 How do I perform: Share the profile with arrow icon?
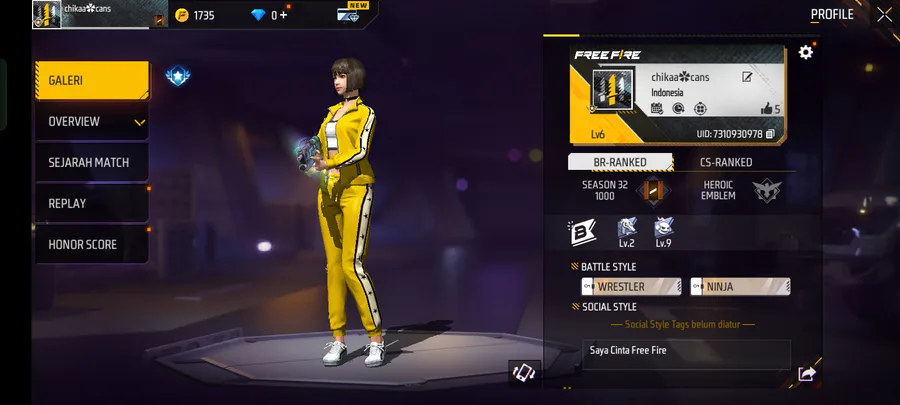click(x=806, y=374)
